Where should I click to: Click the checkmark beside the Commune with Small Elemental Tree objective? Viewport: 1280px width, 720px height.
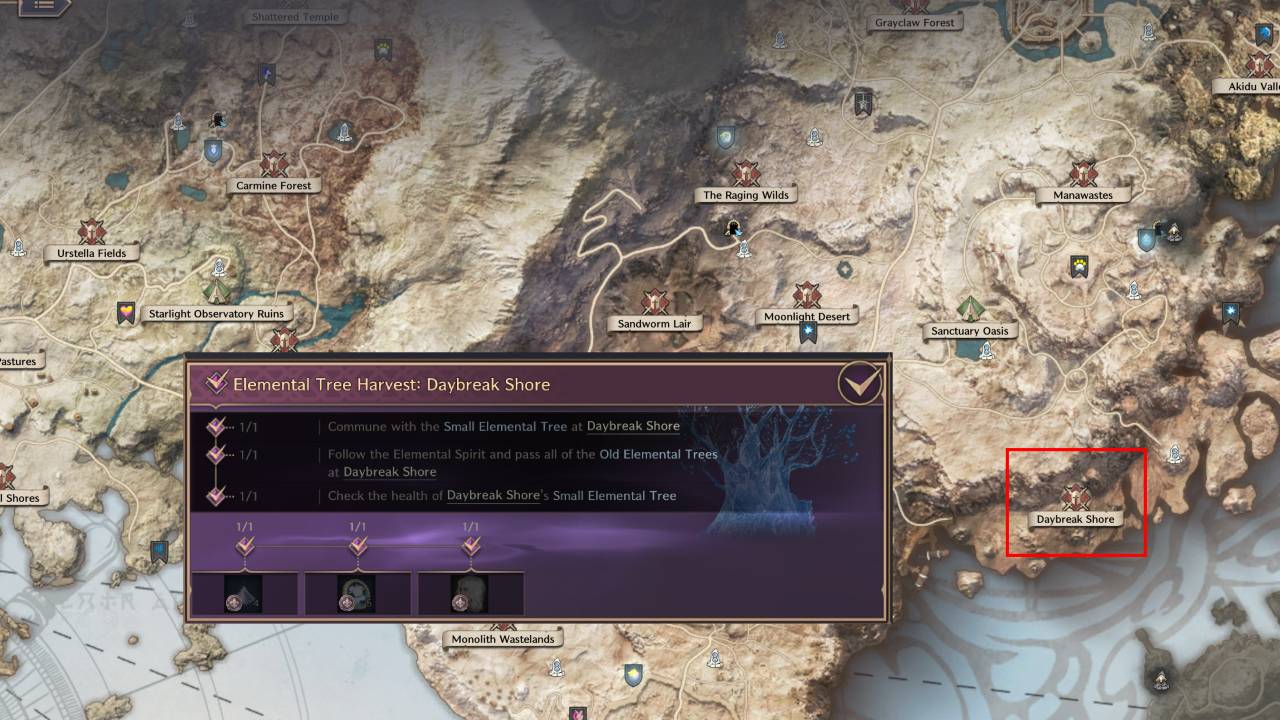[213, 425]
